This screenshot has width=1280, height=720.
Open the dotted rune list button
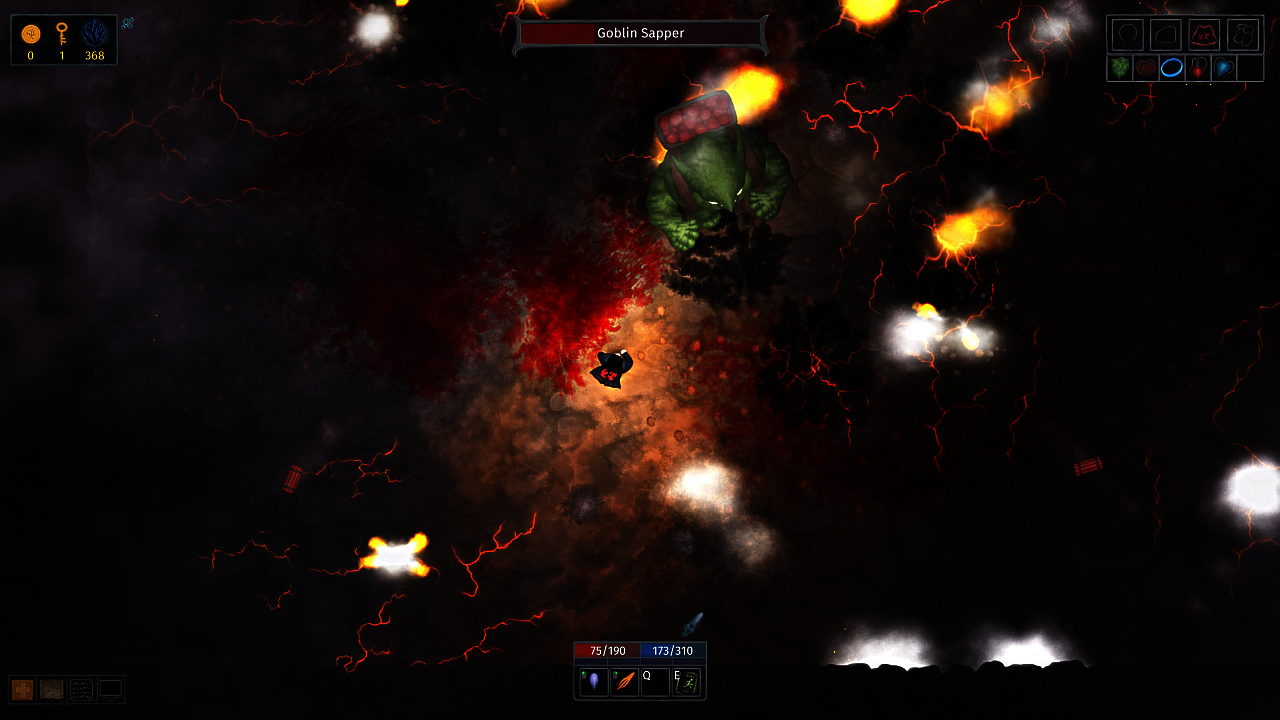click(x=81, y=689)
